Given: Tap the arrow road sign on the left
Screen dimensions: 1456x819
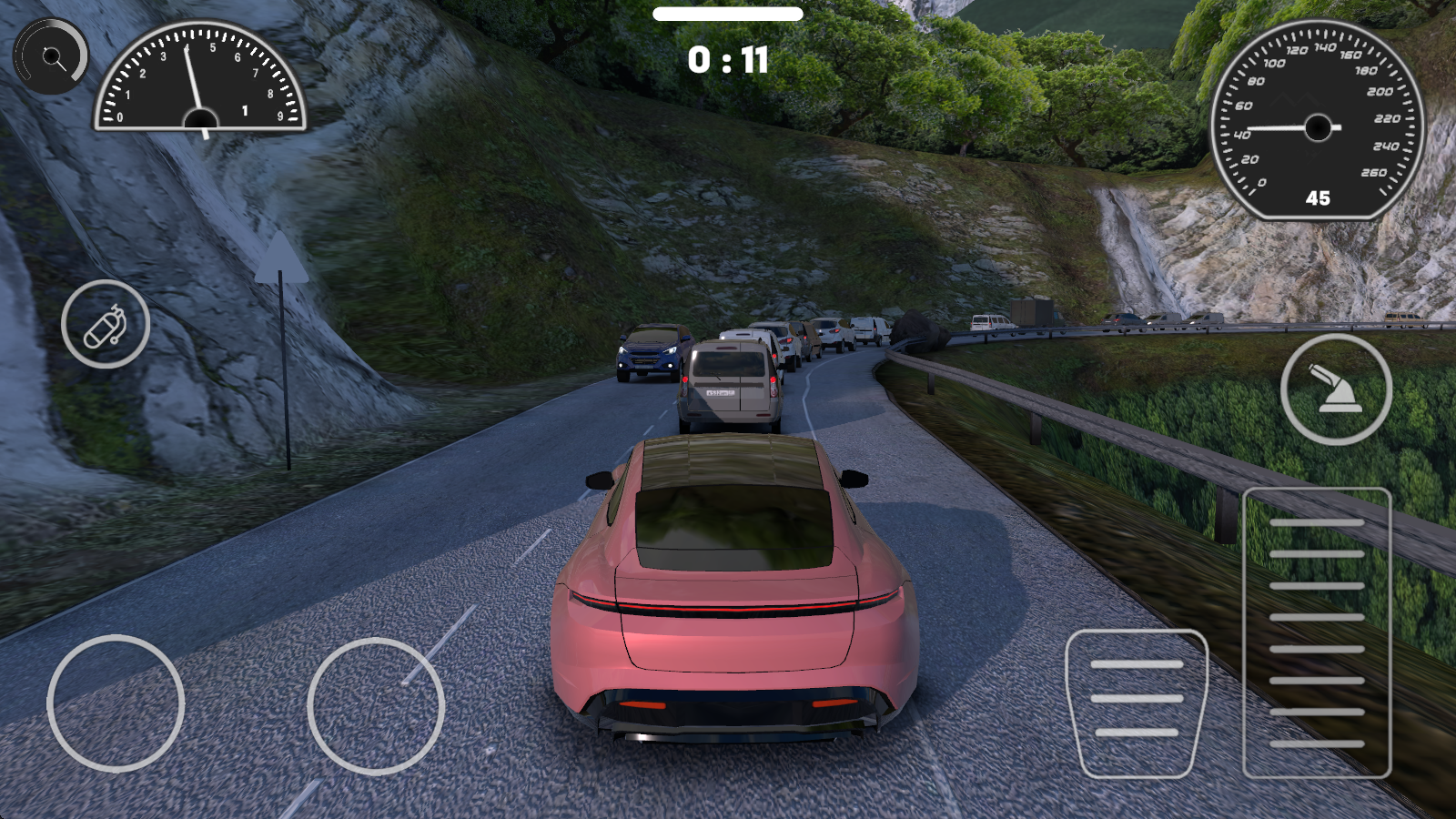Looking at the screenshot, I should tap(282, 264).
